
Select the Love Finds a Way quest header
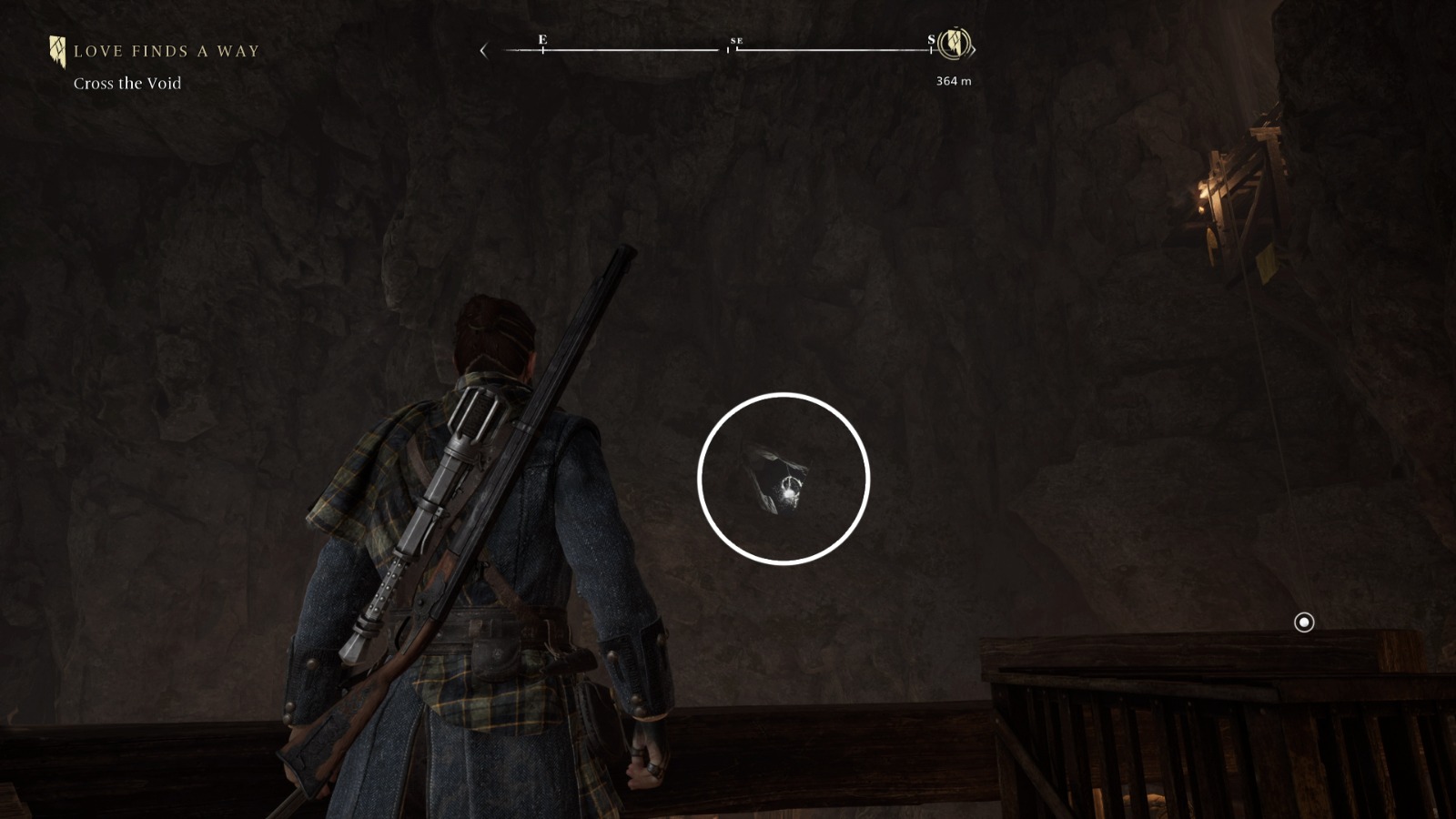tap(167, 51)
